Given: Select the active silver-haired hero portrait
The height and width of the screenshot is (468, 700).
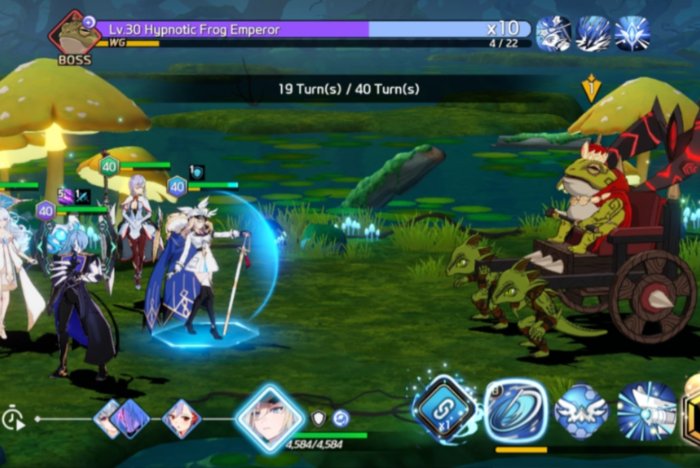Looking at the screenshot, I should [270, 418].
